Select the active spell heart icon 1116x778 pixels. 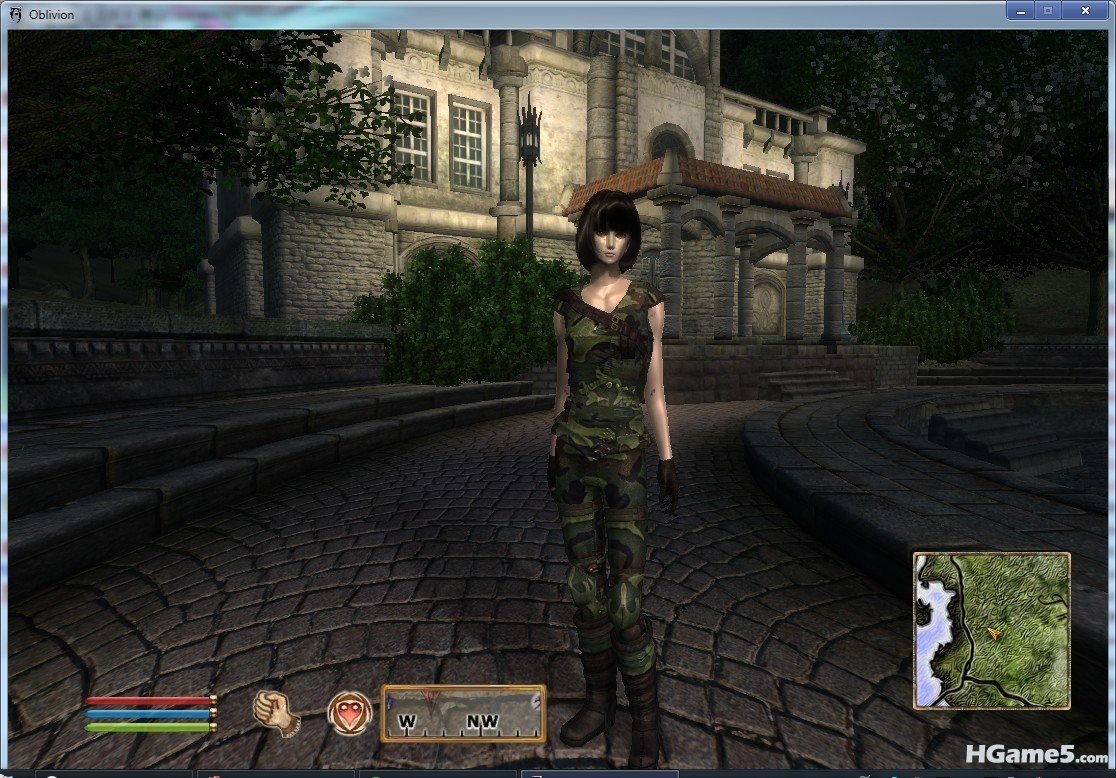(x=349, y=710)
